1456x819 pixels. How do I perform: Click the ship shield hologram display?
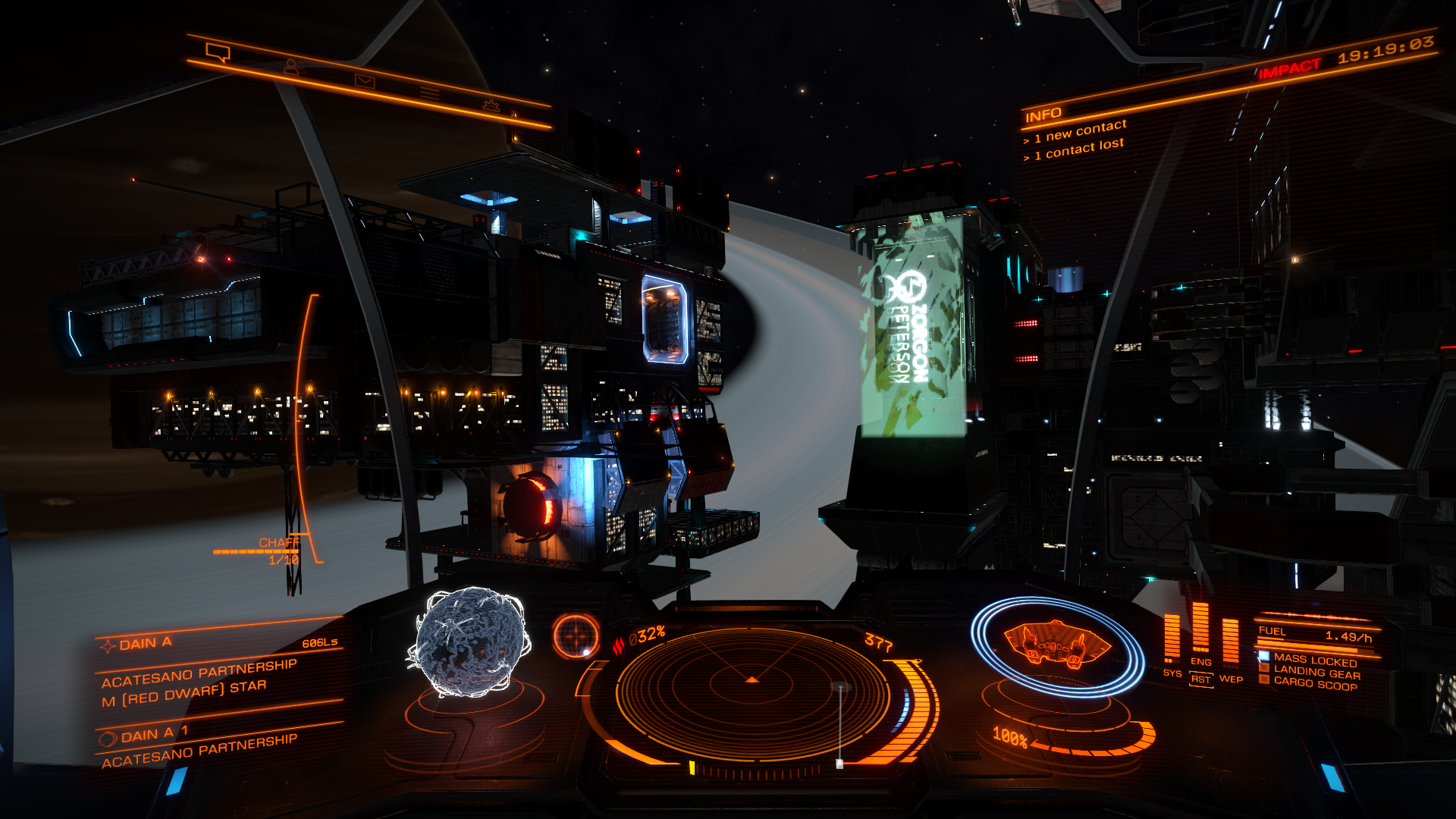tap(1056, 645)
